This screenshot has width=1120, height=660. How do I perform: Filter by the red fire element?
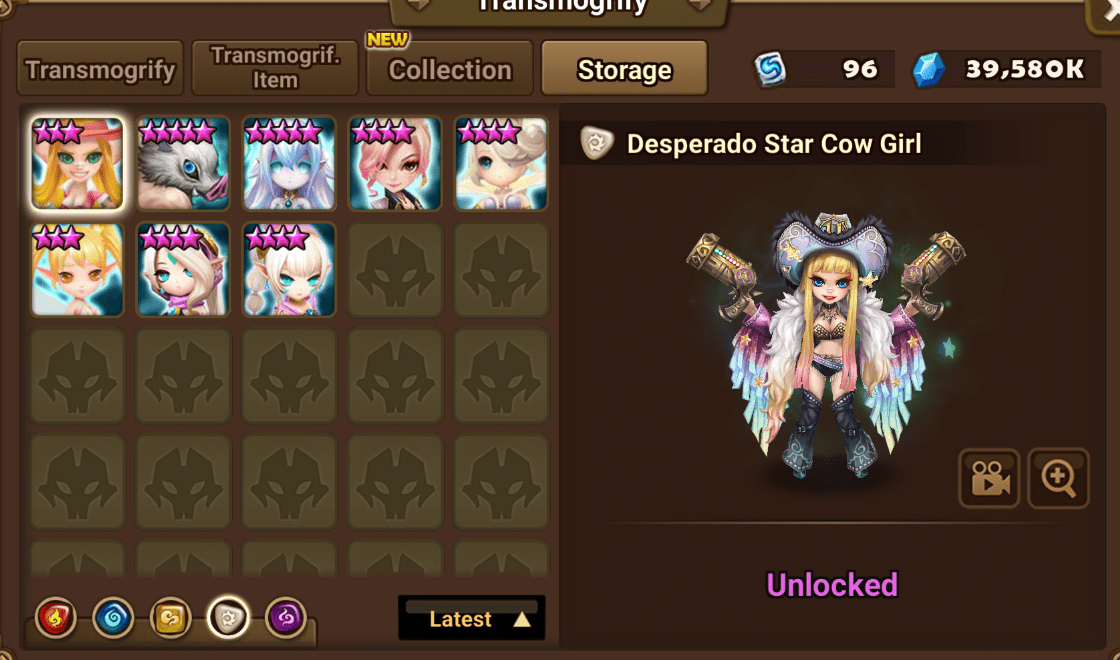(55, 619)
